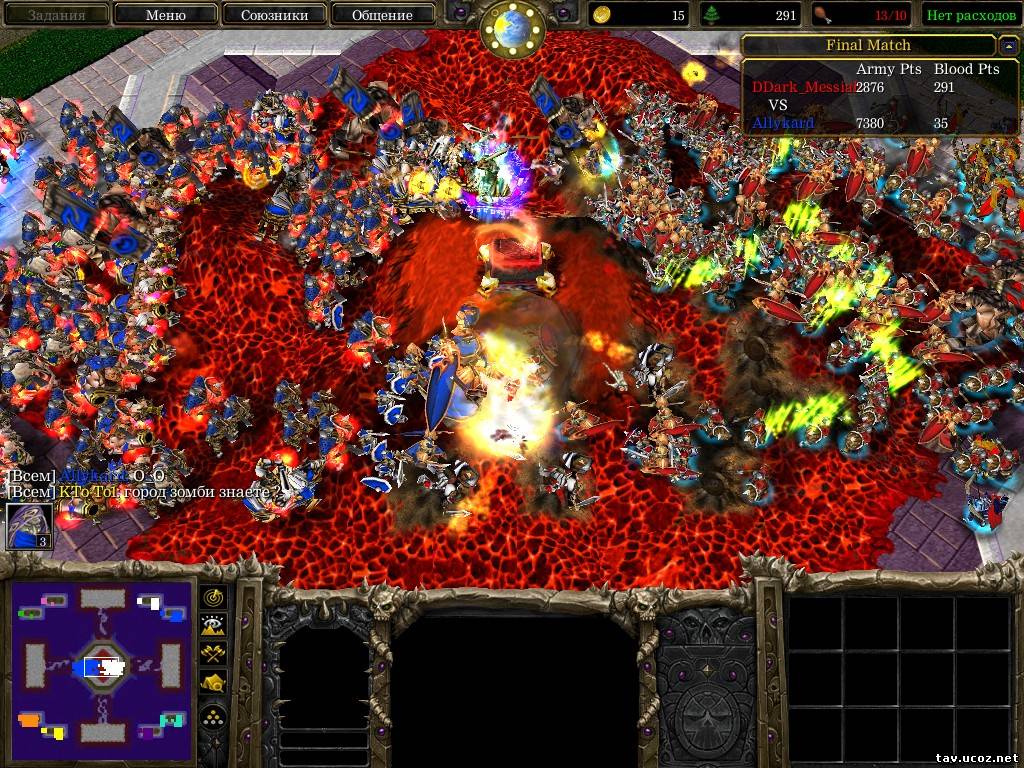Collapse the Final Match scoreboard
The height and width of the screenshot is (768, 1024).
click(x=1008, y=46)
